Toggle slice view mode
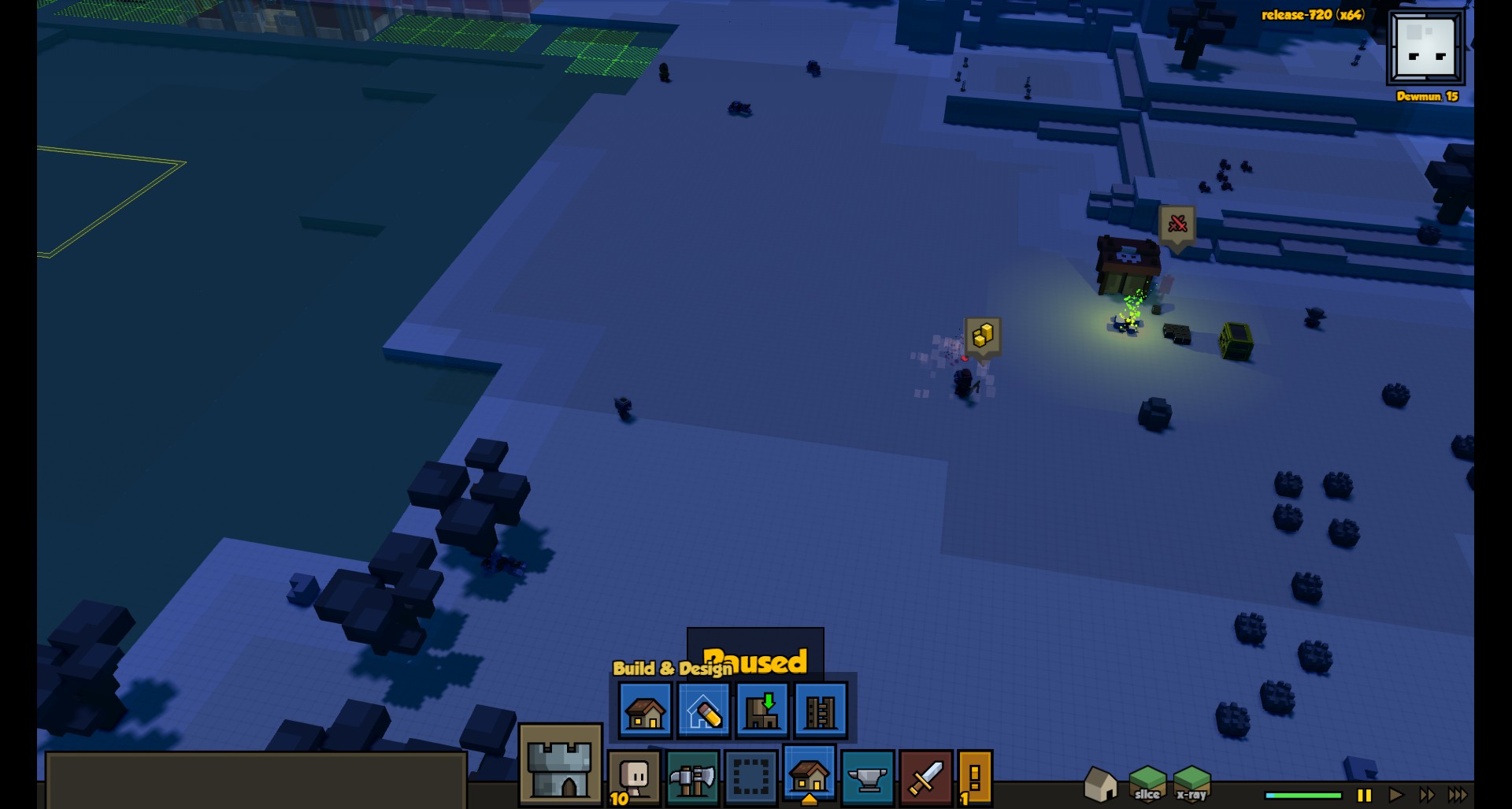Image resolution: width=1512 pixels, height=809 pixels. tap(1147, 784)
